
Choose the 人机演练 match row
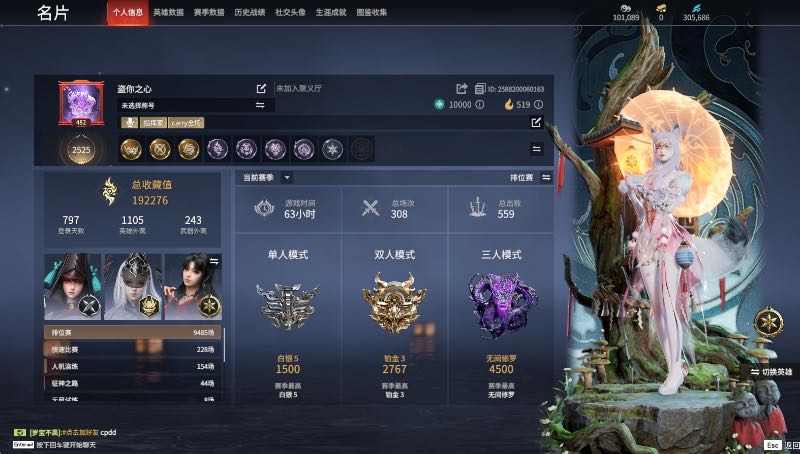pos(133,366)
